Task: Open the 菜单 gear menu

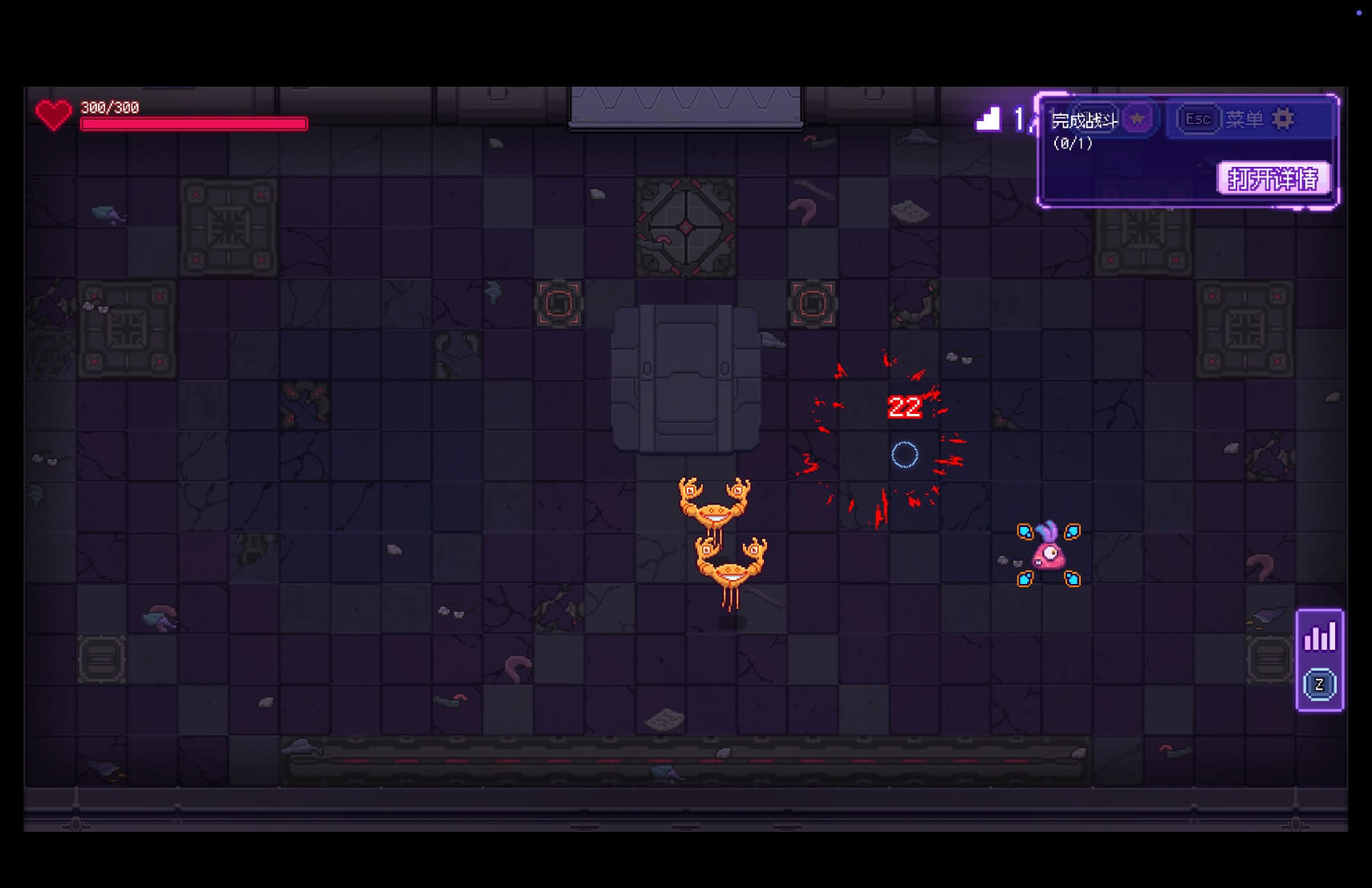Action: 1283,120
